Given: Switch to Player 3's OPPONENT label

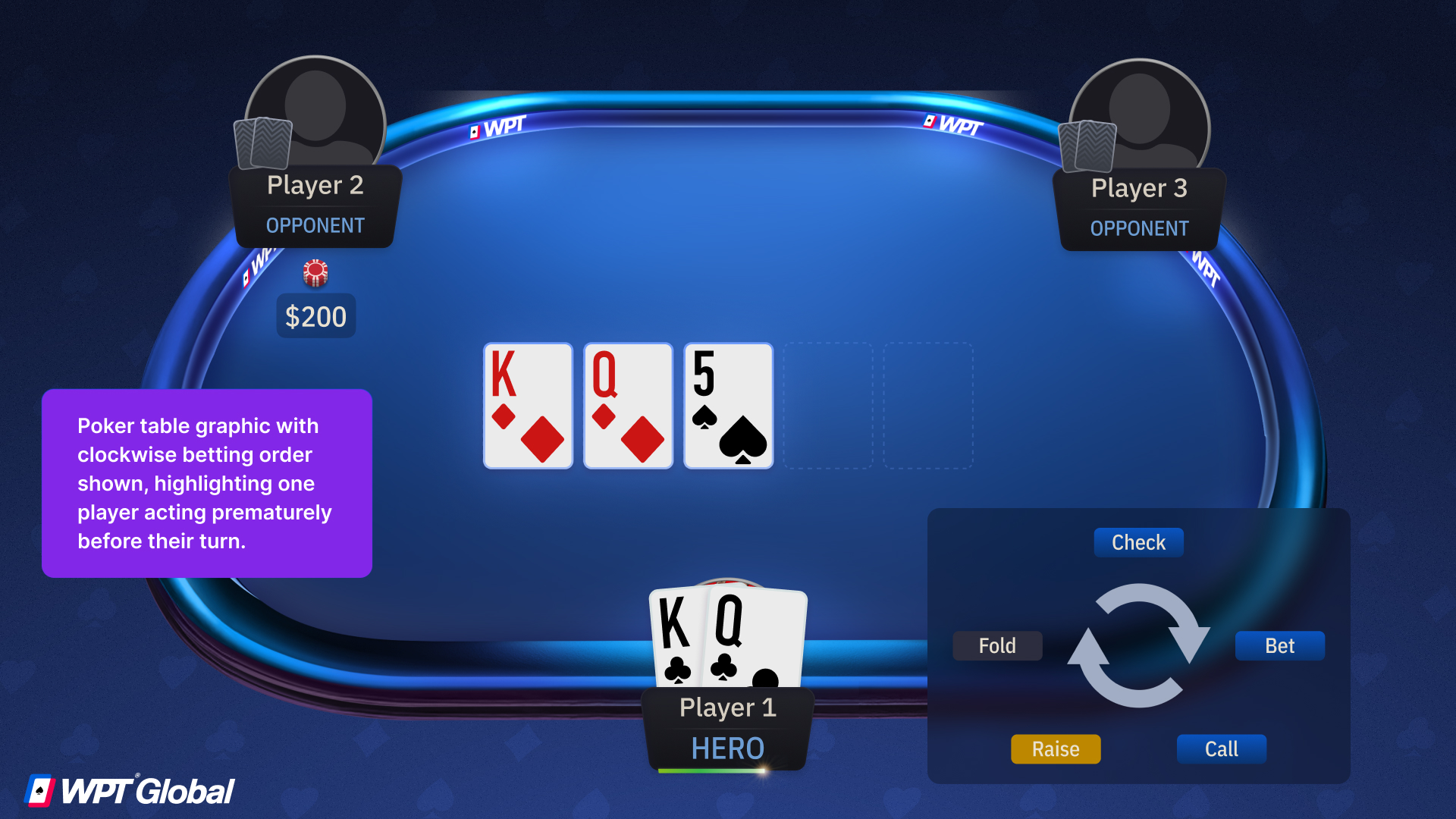Looking at the screenshot, I should 1139,227.
